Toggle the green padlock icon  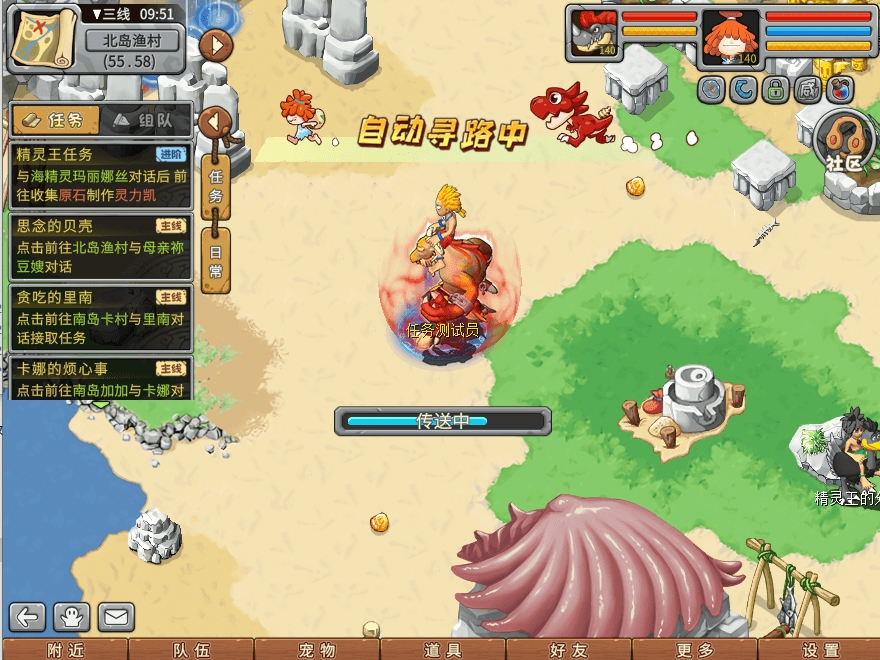[x=774, y=90]
